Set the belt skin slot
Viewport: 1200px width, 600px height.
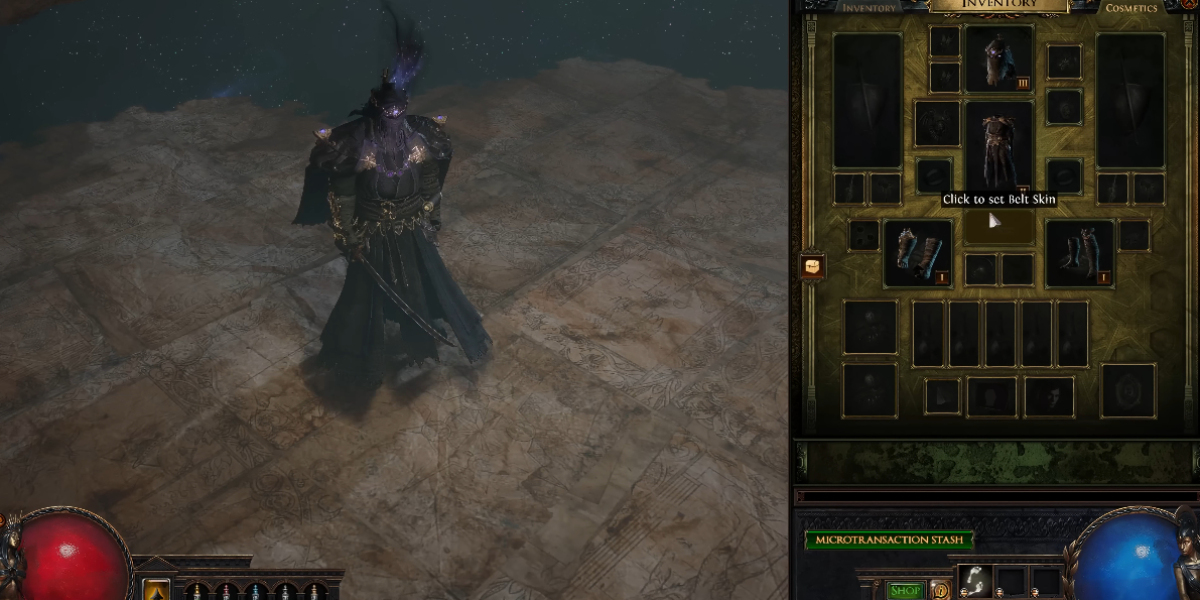[x=999, y=228]
